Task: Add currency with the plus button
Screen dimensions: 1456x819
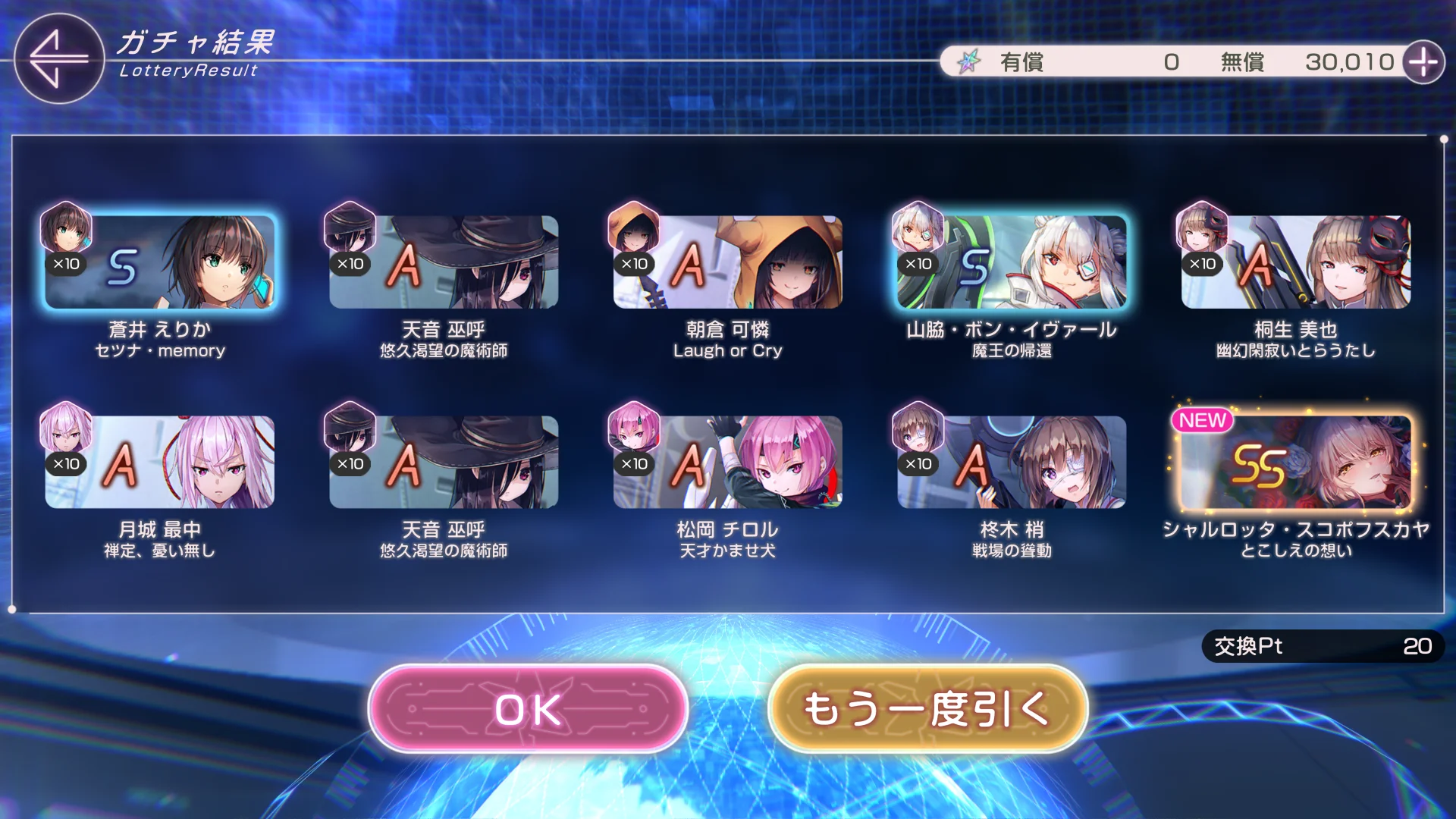Action: 1423,62
